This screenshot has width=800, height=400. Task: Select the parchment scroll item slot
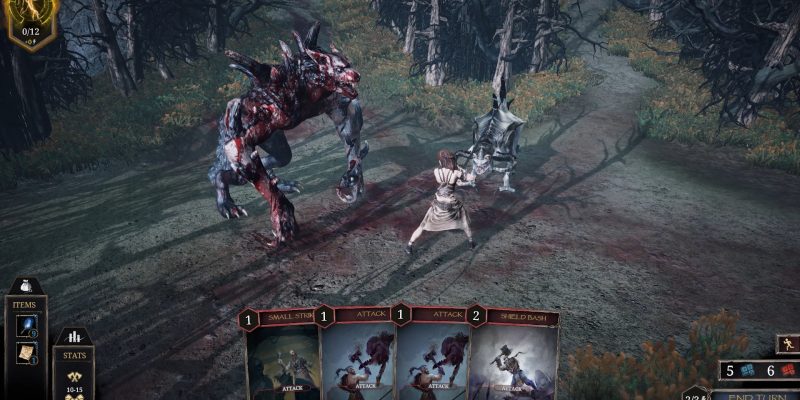tap(27, 353)
